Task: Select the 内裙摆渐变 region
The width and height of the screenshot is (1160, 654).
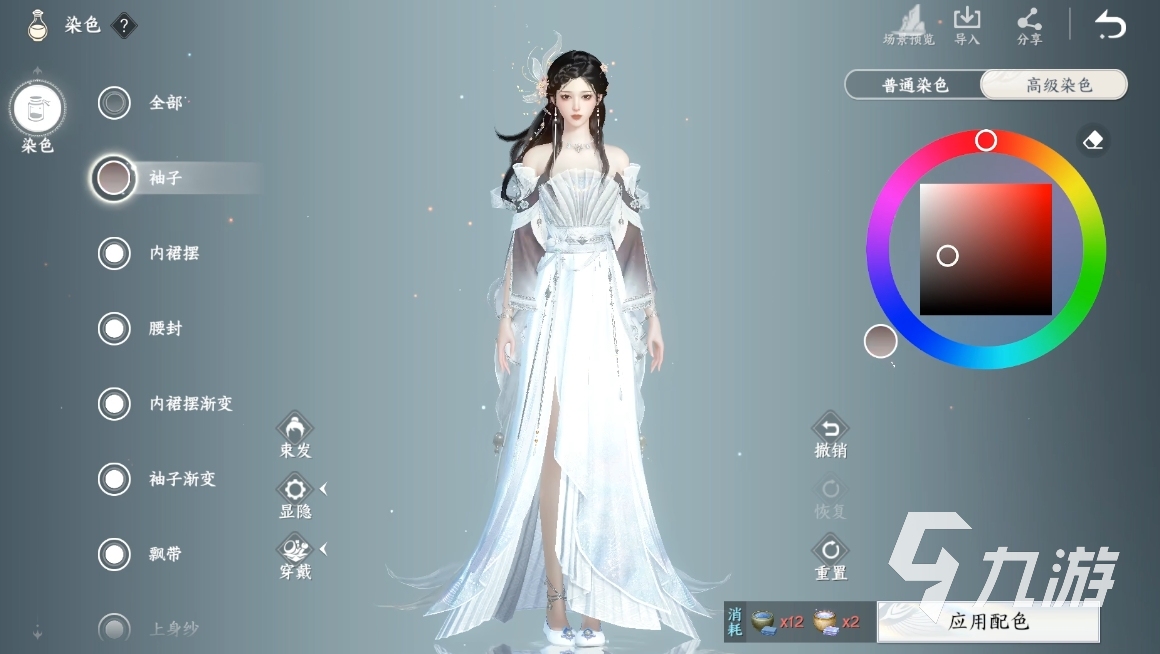Action: 115,404
